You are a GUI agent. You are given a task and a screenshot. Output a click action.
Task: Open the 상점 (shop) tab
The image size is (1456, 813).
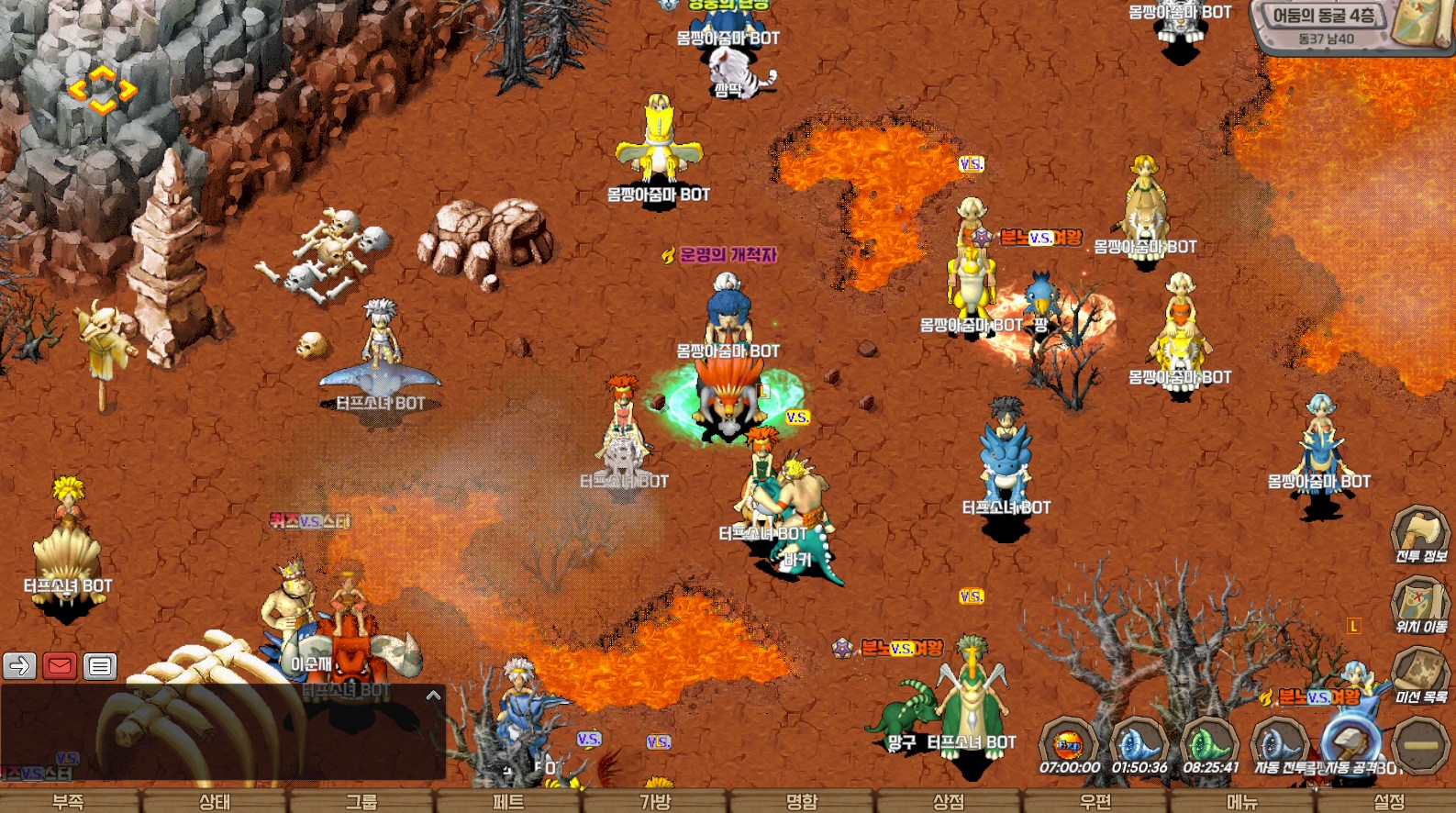point(949,801)
